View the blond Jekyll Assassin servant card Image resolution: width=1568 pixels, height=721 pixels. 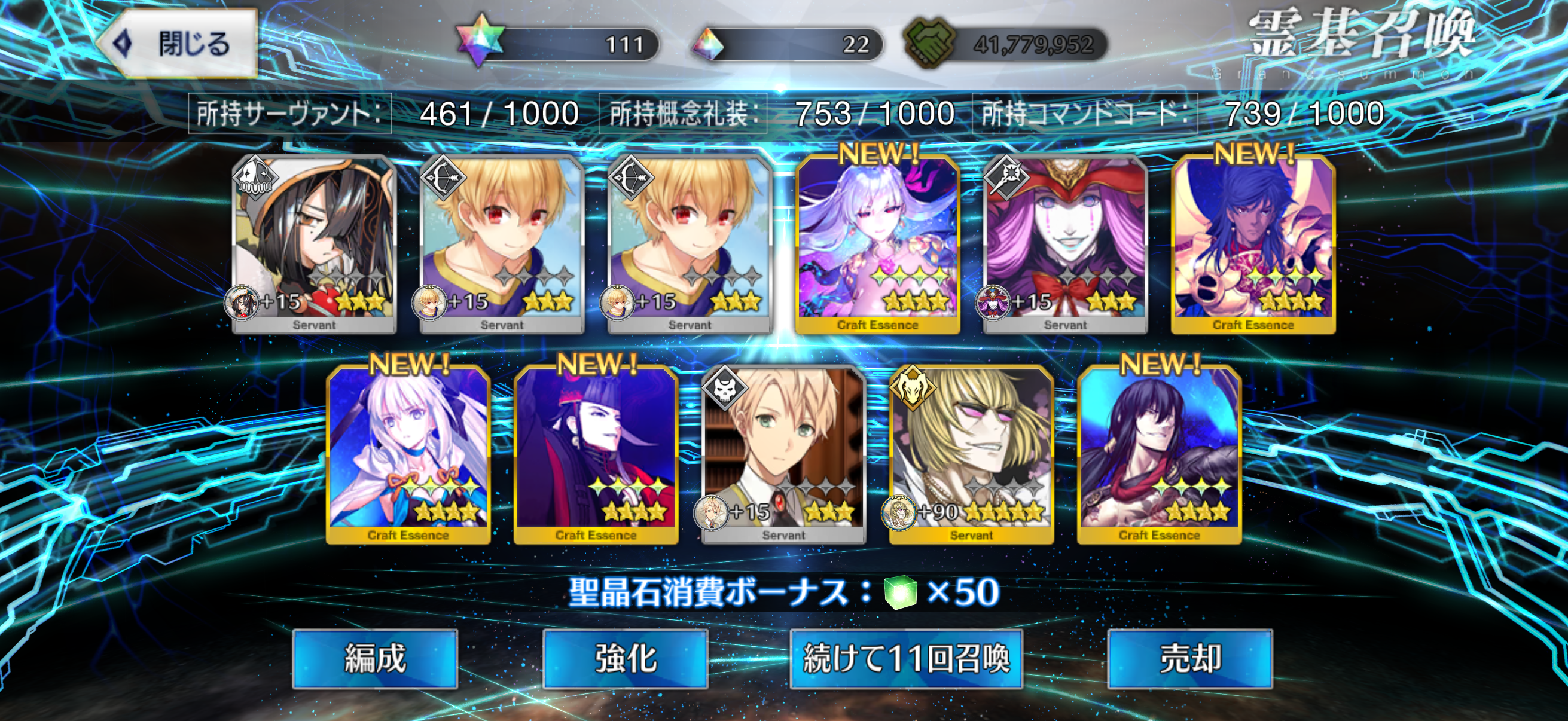783,453
